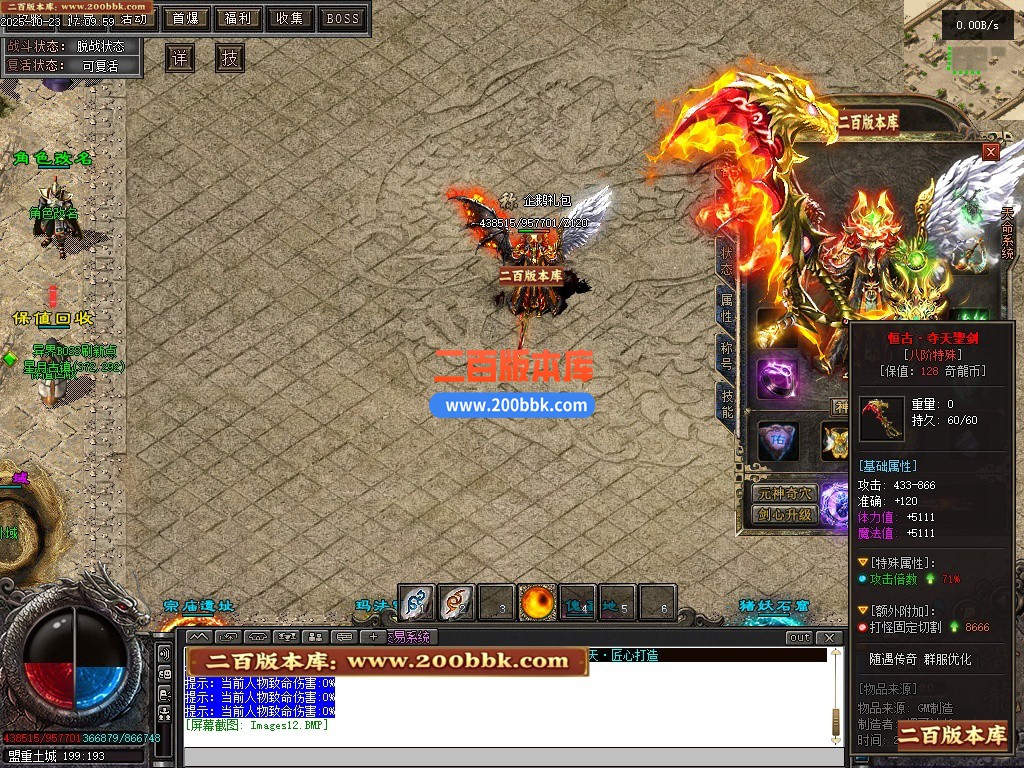Switch to the 状态 status tab
1024x768 pixels.
coord(727,260)
